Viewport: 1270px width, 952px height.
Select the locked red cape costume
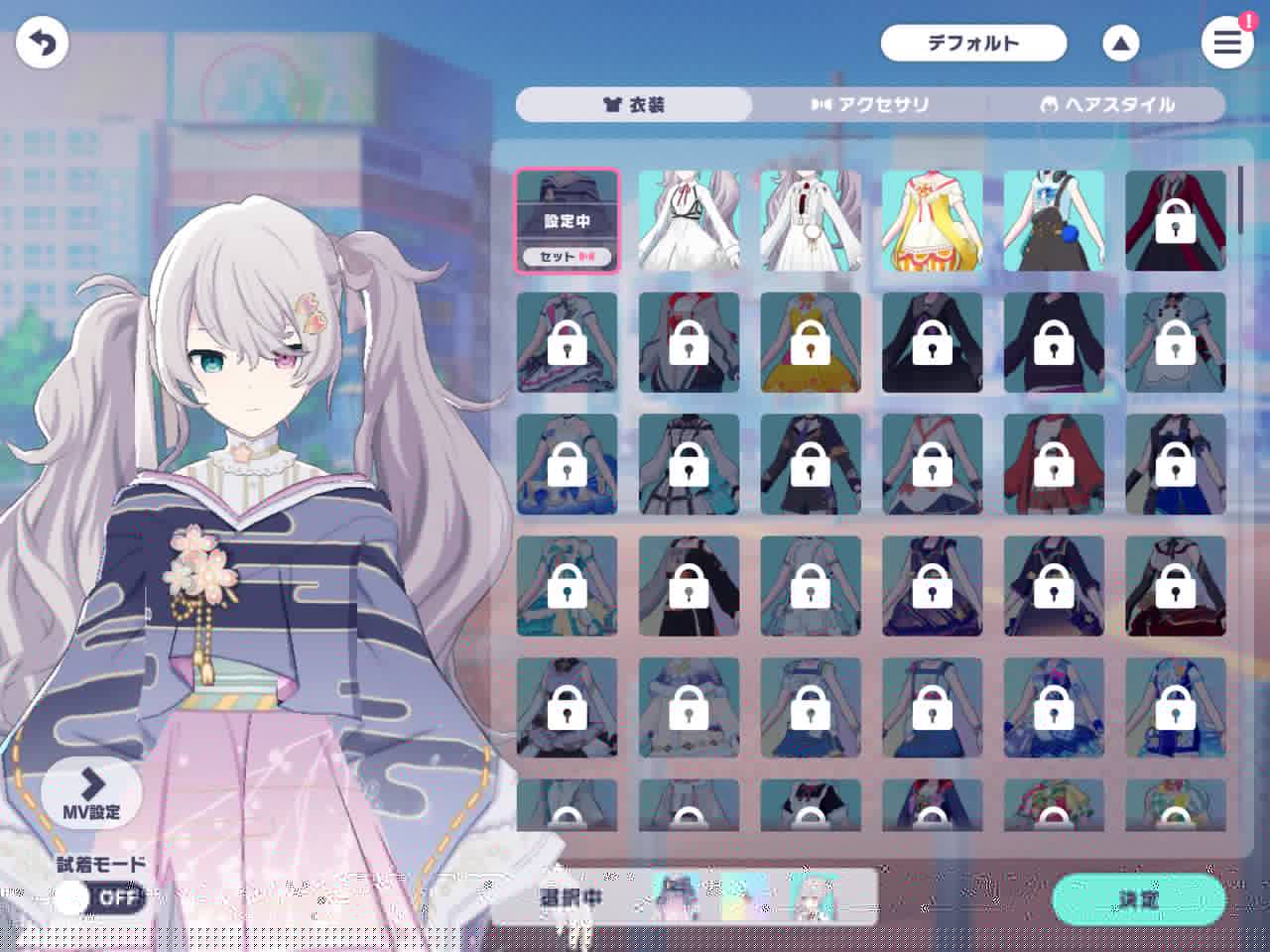click(1054, 464)
